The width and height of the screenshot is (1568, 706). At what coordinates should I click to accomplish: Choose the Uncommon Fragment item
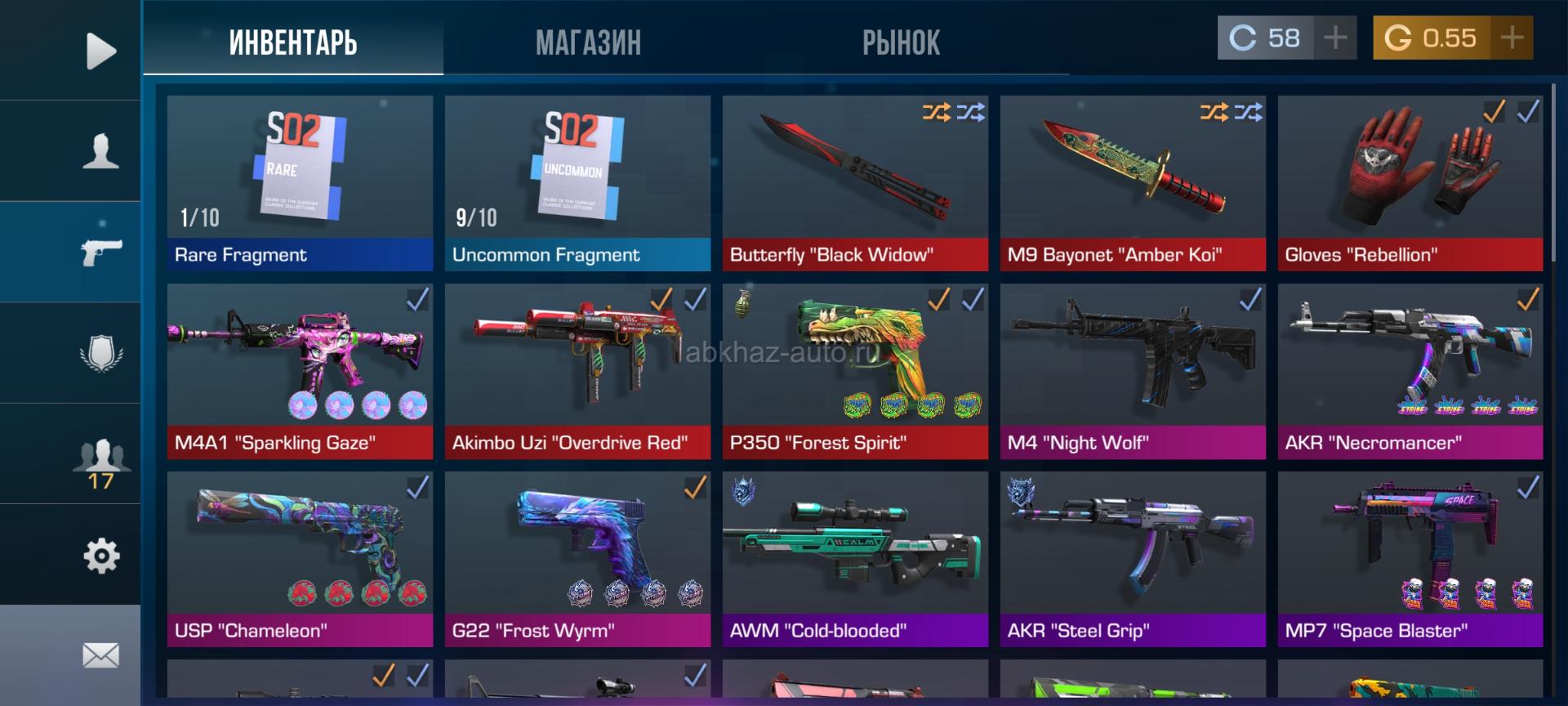click(577, 183)
